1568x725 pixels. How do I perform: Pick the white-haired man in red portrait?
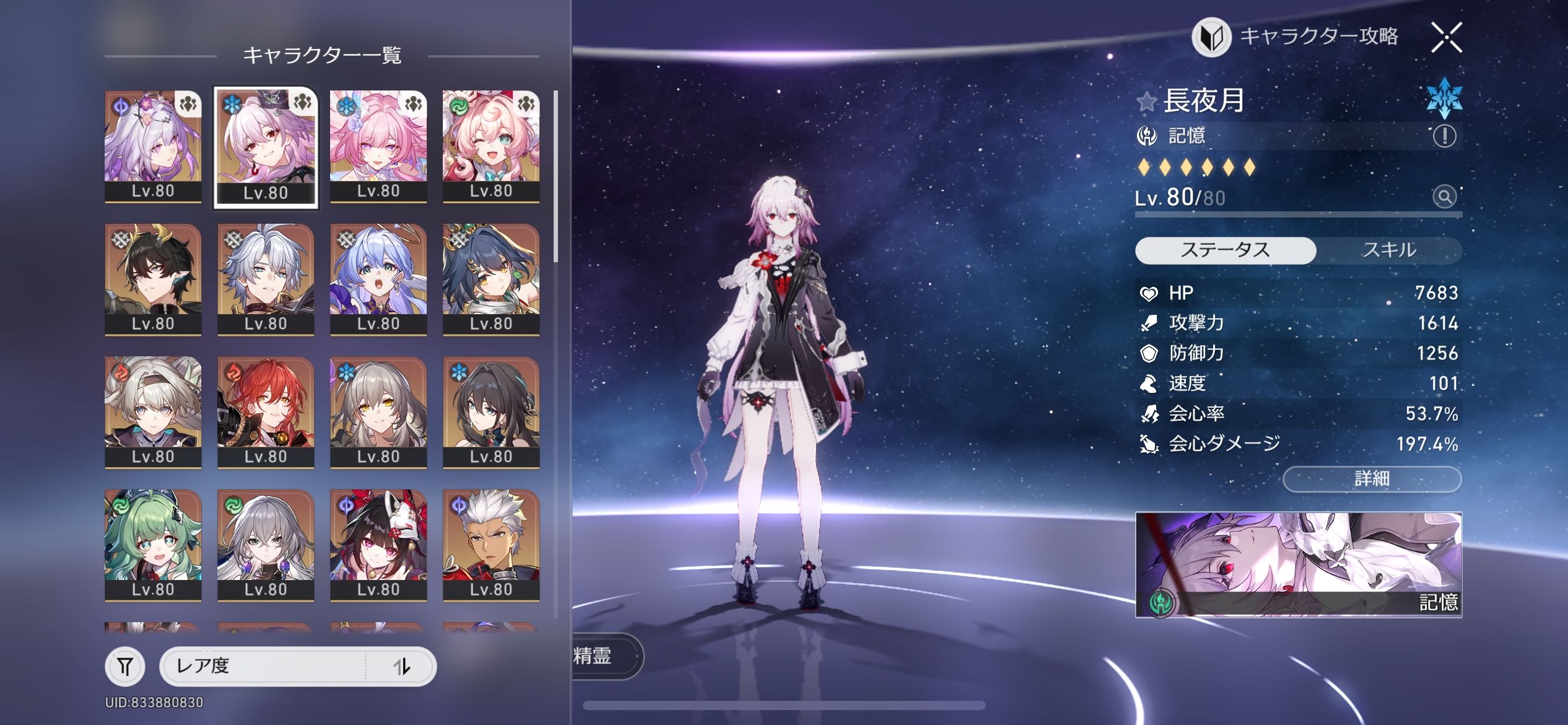click(491, 544)
